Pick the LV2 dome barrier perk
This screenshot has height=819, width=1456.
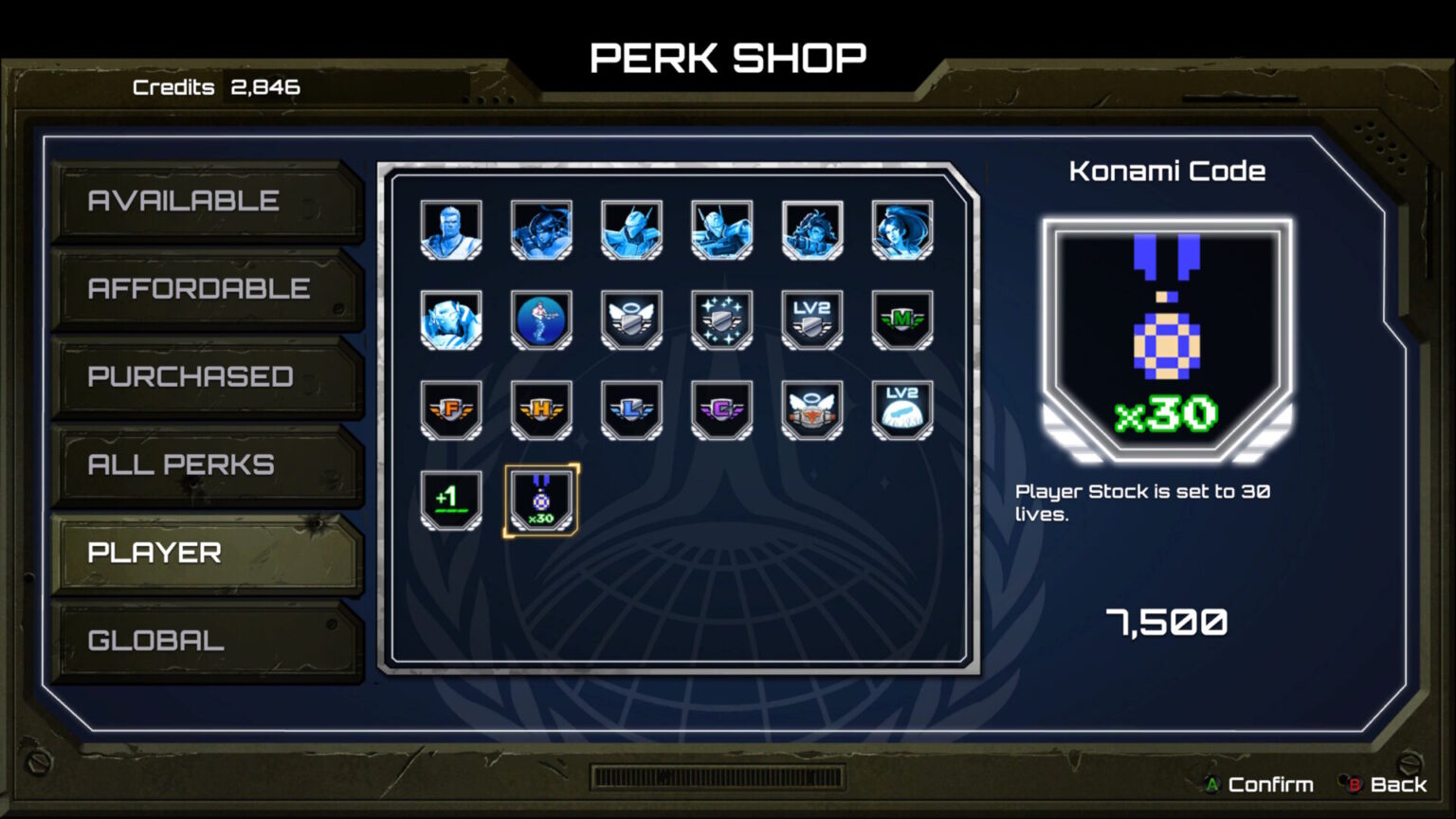901,409
